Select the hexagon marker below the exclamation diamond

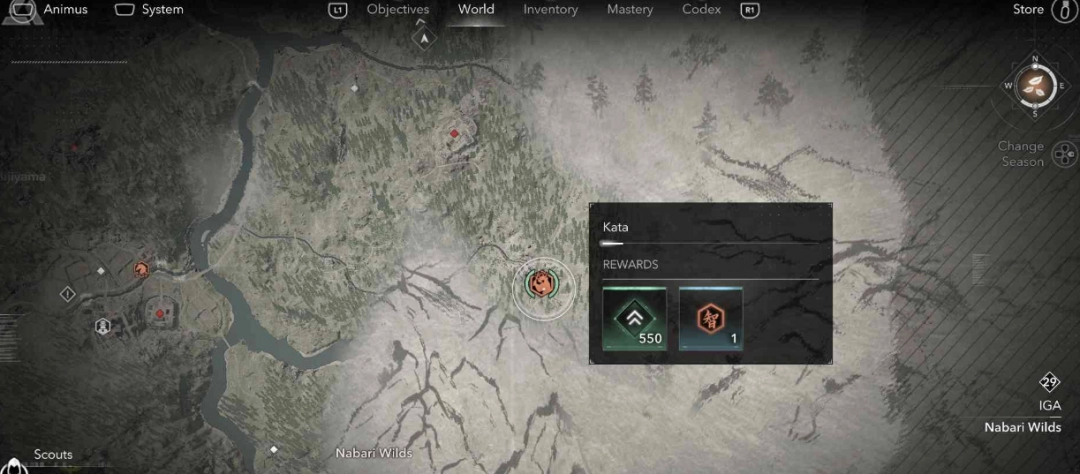[x=102, y=326]
